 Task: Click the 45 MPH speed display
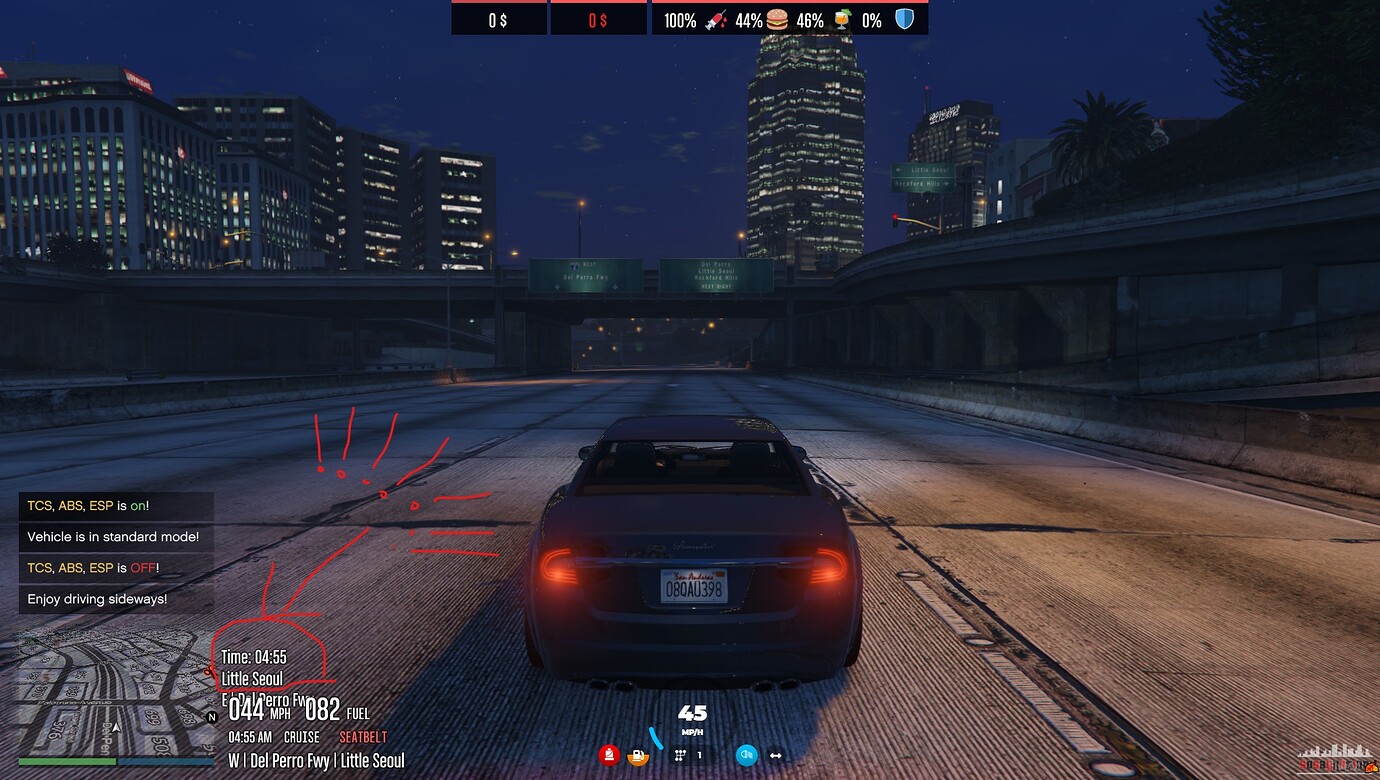click(x=690, y=714)
